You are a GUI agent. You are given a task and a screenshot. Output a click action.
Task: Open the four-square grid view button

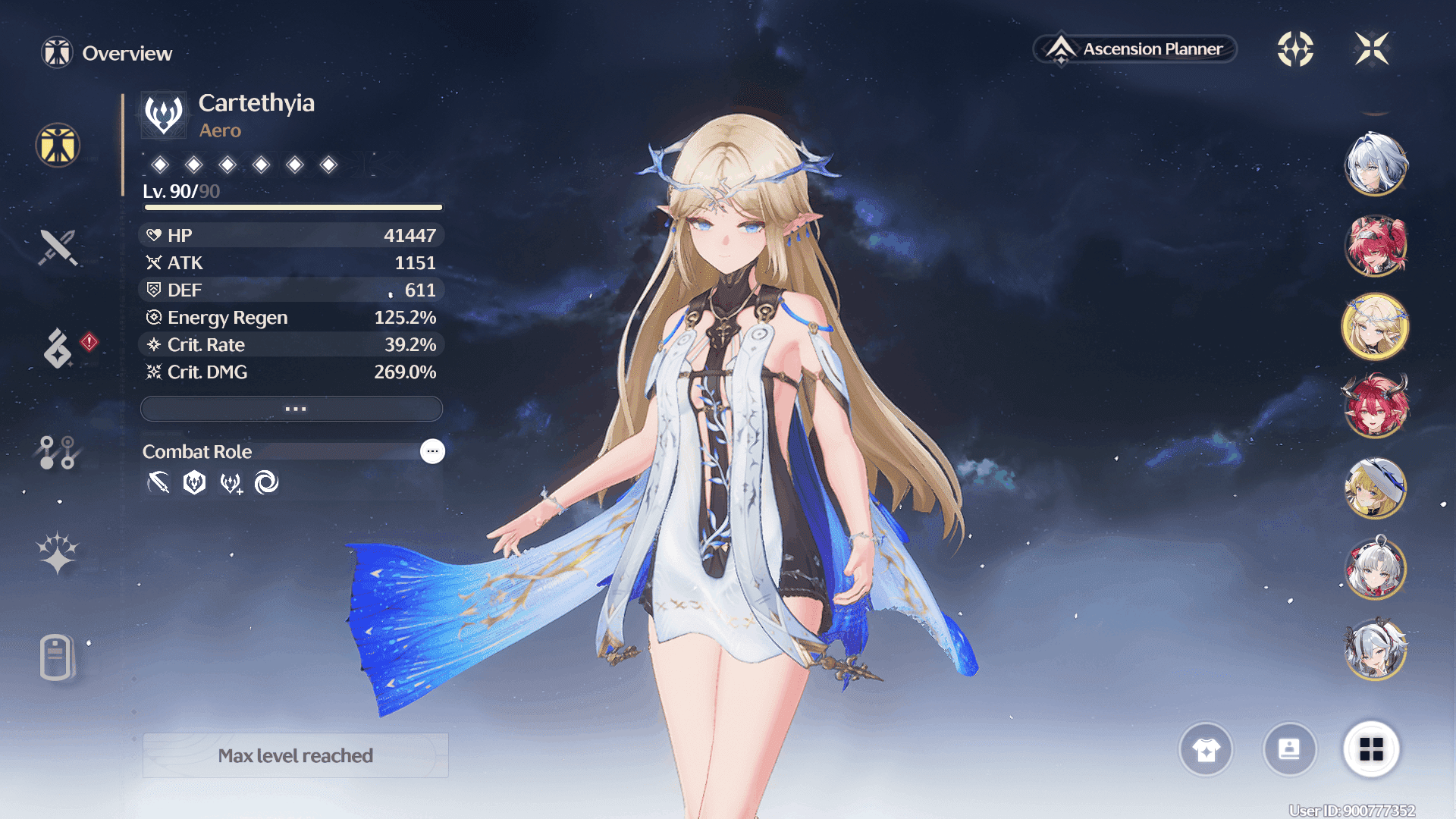coord(1371,749)
